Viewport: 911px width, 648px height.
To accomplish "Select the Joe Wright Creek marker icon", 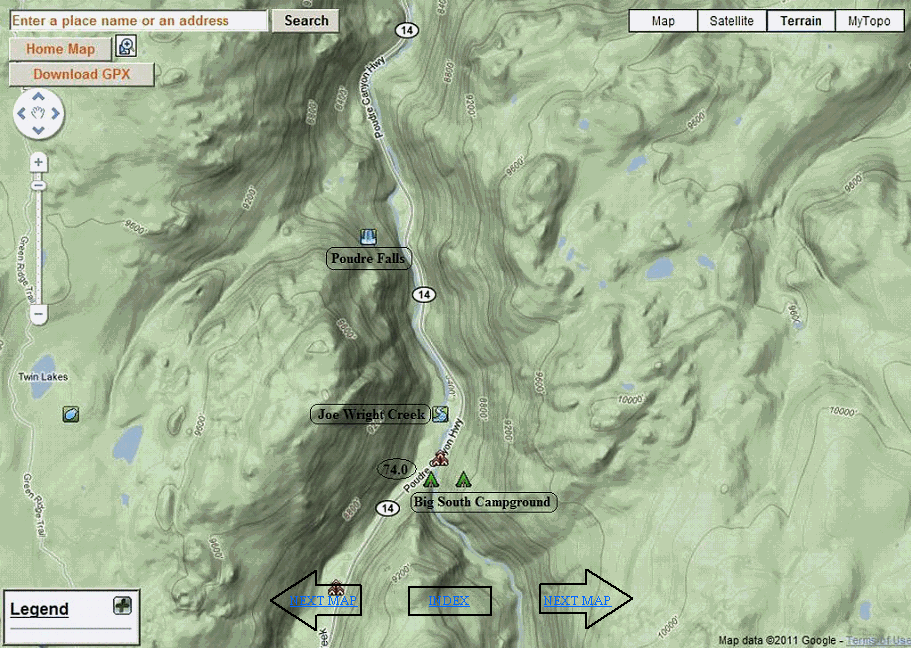I will [440, 414].
